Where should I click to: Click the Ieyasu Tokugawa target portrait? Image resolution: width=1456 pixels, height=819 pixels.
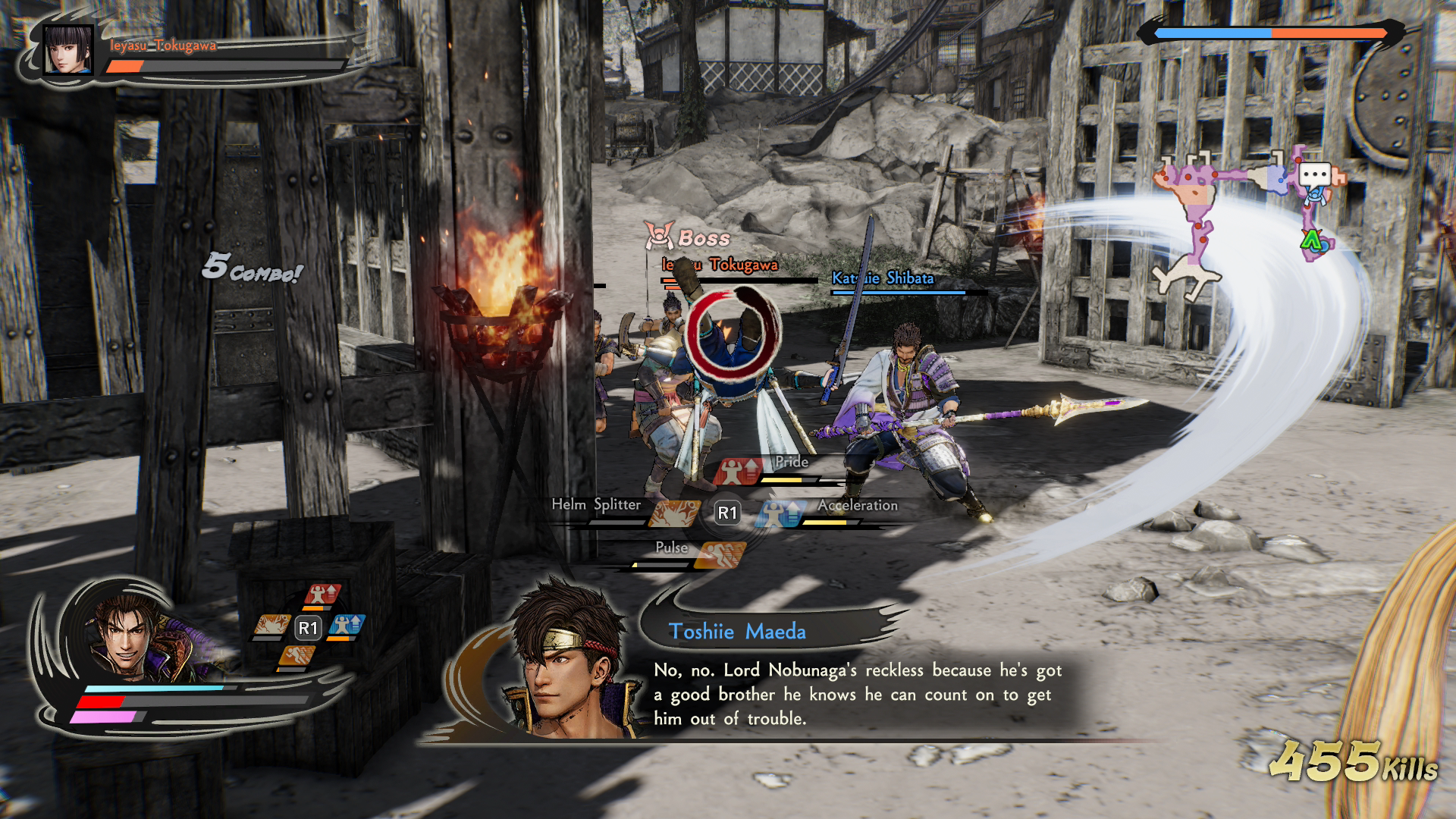pyautogui.click(x=68, y=50)
